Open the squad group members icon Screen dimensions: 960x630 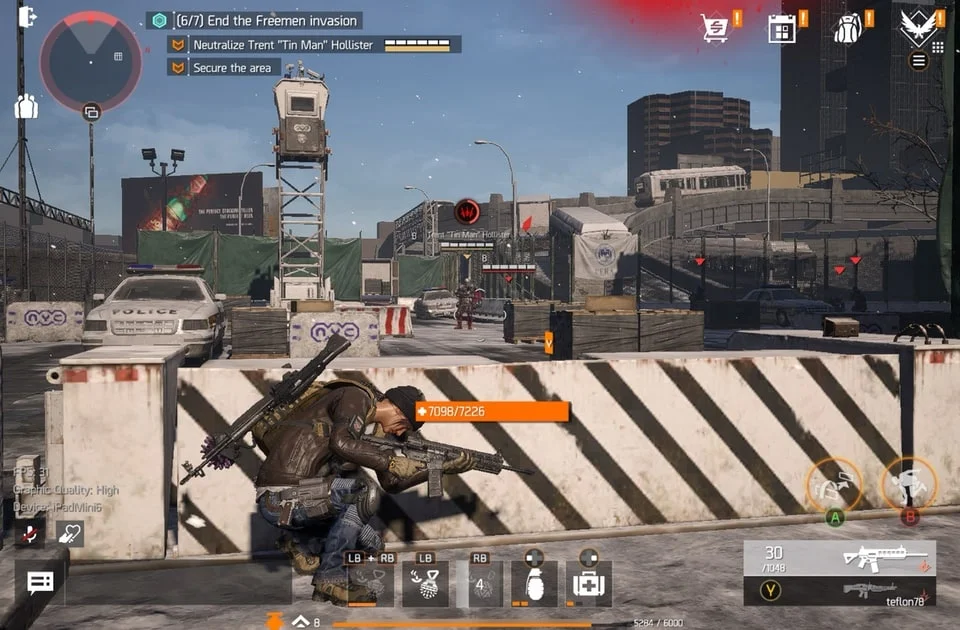tap(26, 106)
